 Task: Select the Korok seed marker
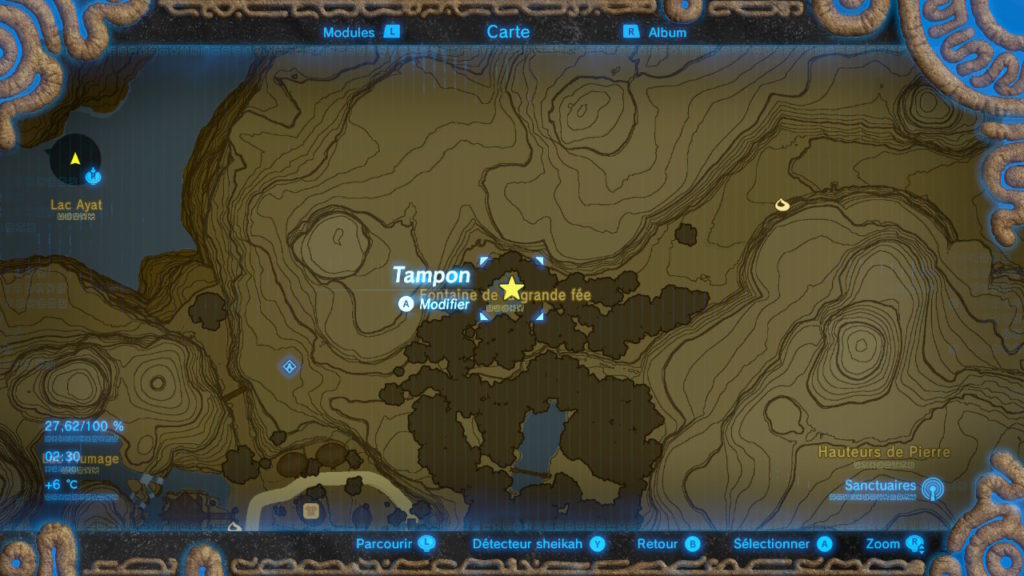(782, 205)
